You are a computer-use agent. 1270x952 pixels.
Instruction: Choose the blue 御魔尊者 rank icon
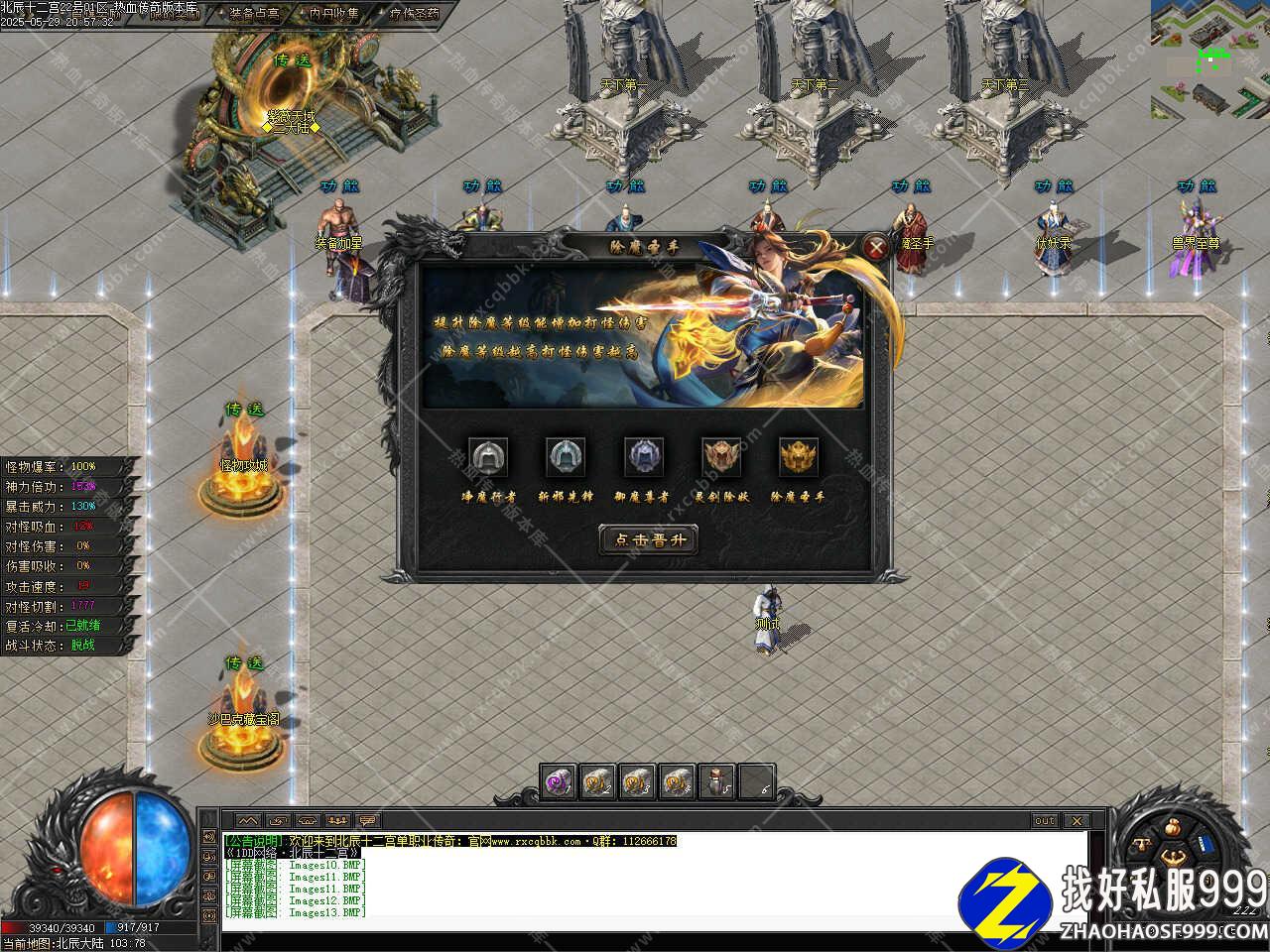pyautogui.click(x=643, y=457)
